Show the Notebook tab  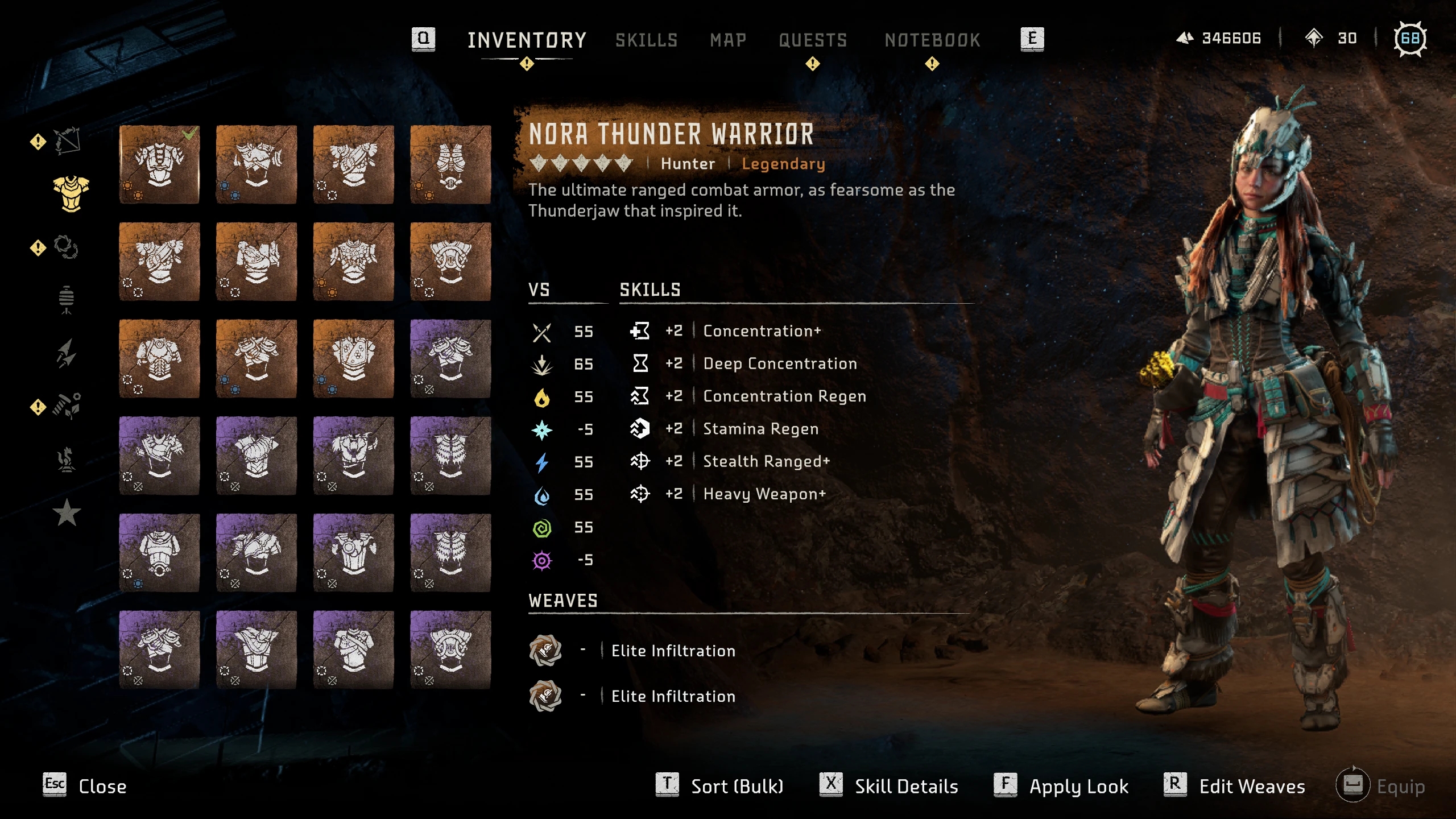coord(932,40)
